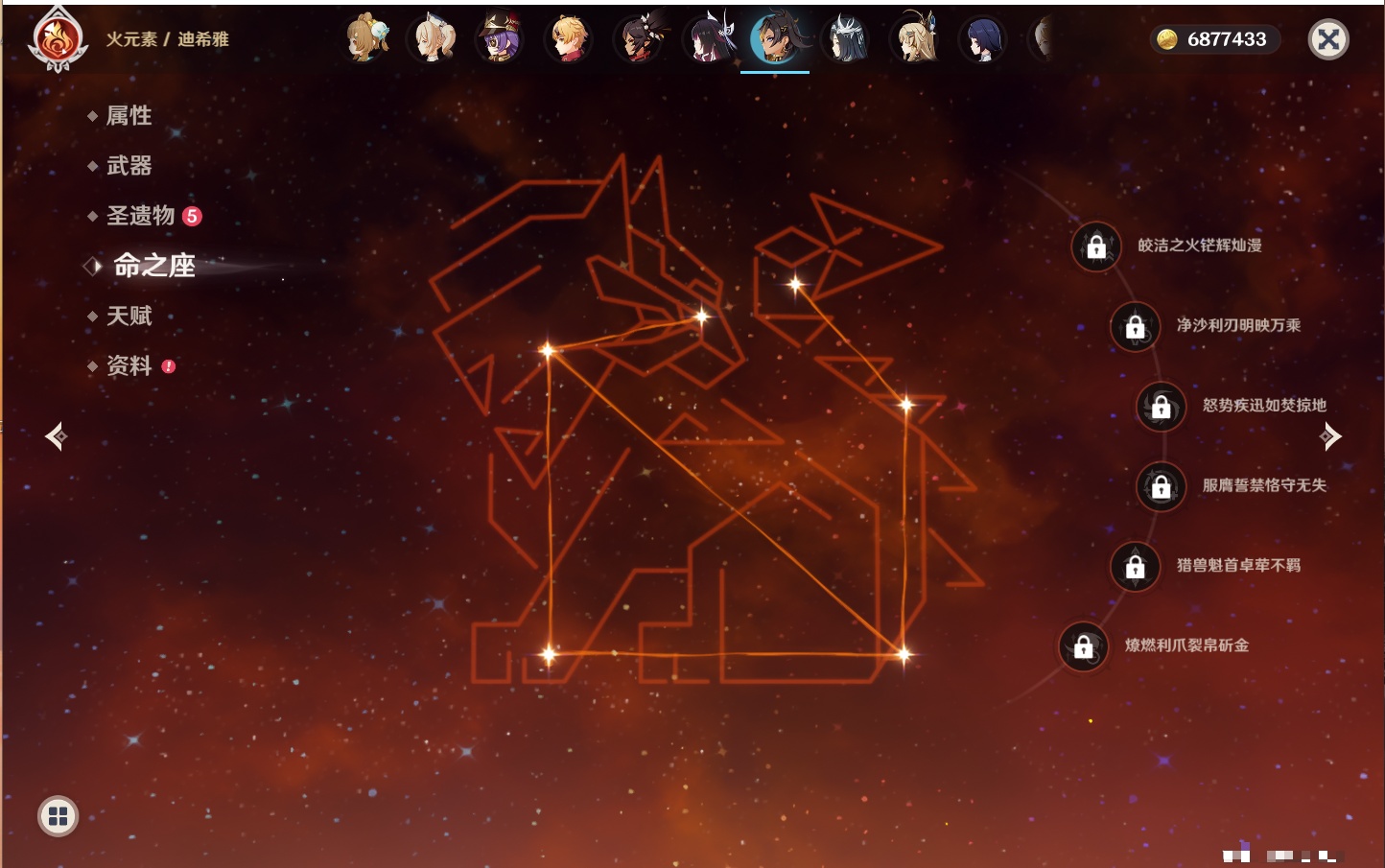Open the 资料 (Profile) menu entry
Image resolution: width=1385 pixels, height=868 pixels.
(129, 365)
